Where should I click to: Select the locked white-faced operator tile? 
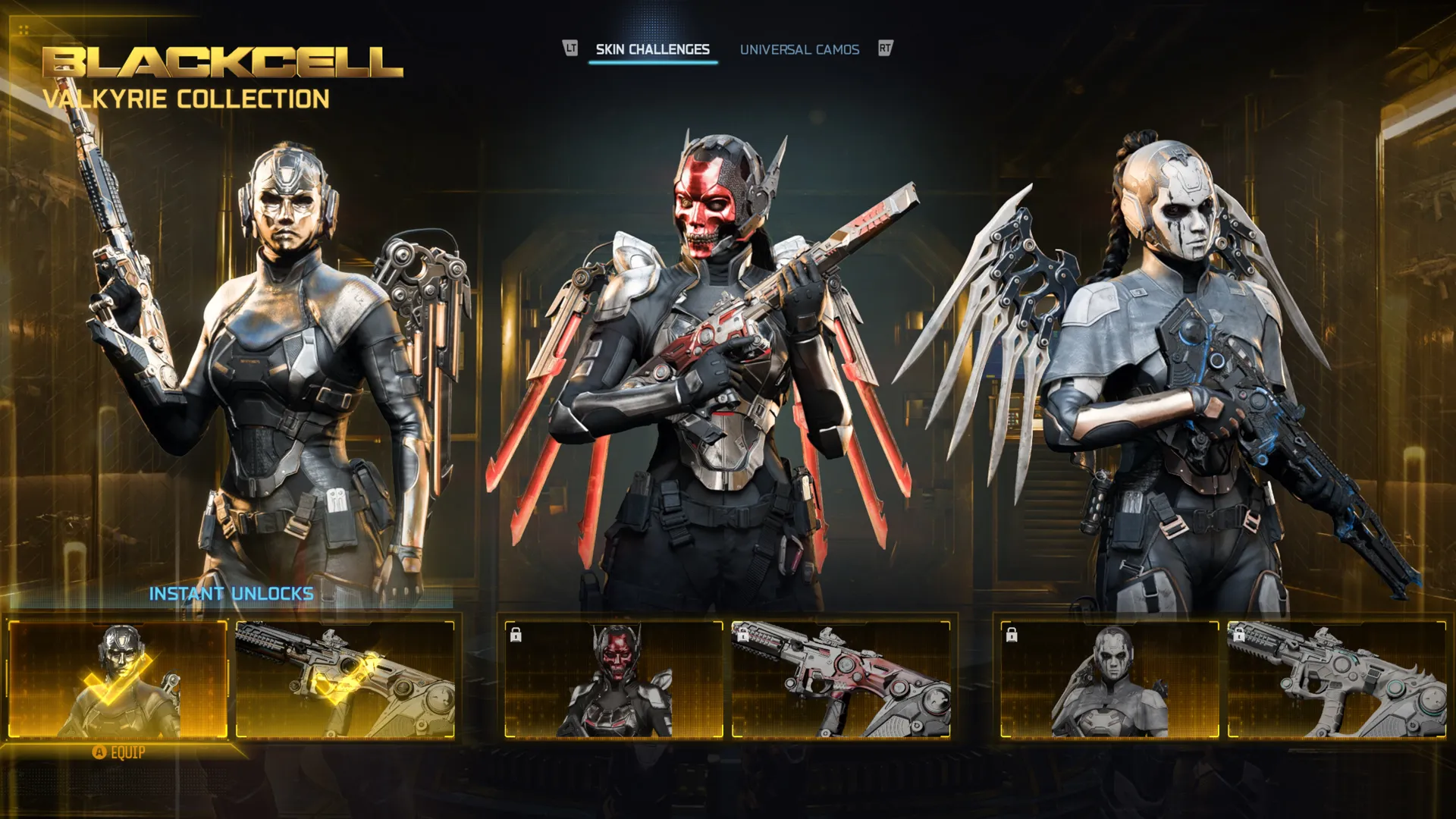tap(1109, 679)
